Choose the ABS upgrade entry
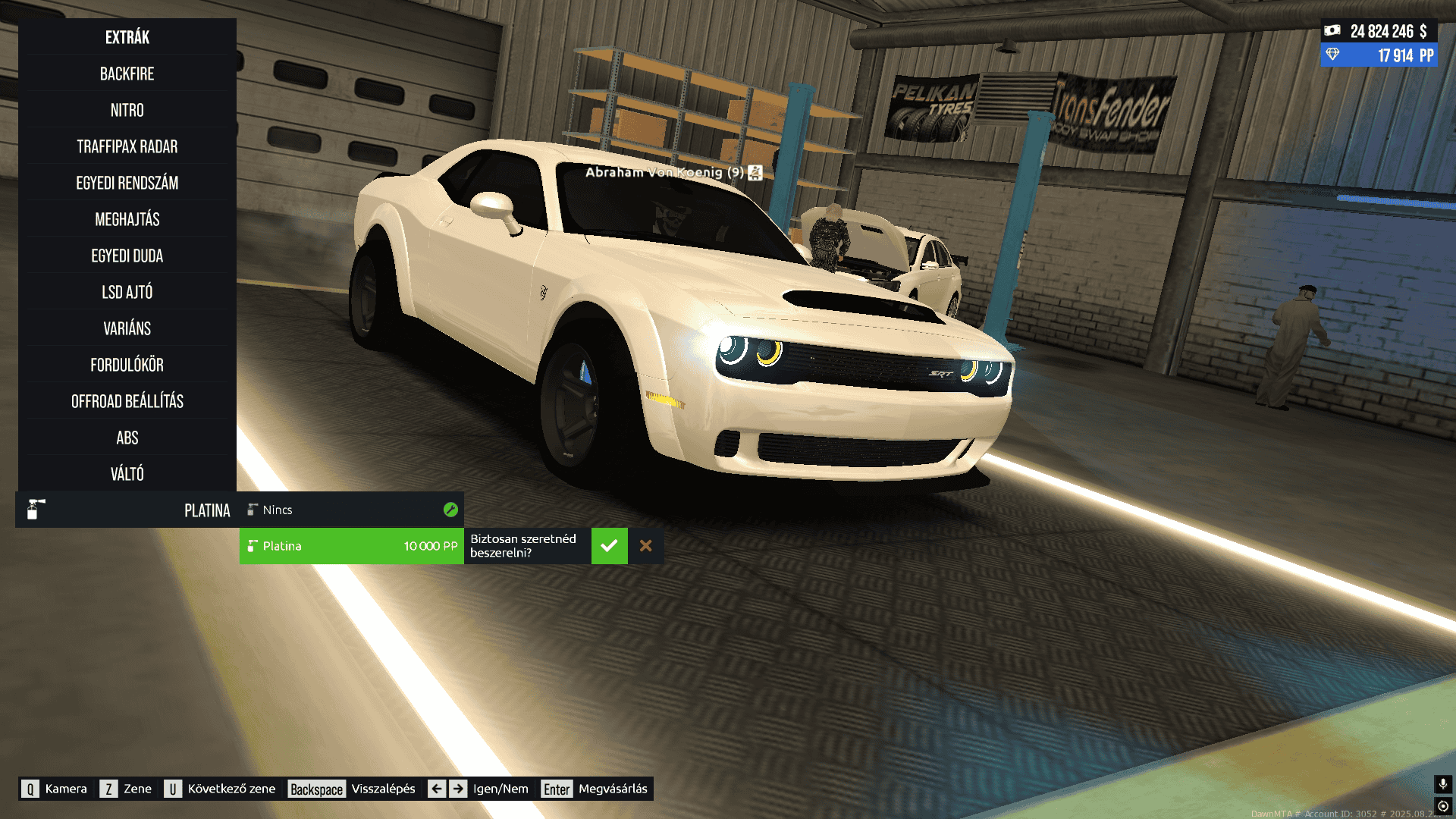The width and height of the screenshot is (1456, 819). click(127, 438)
